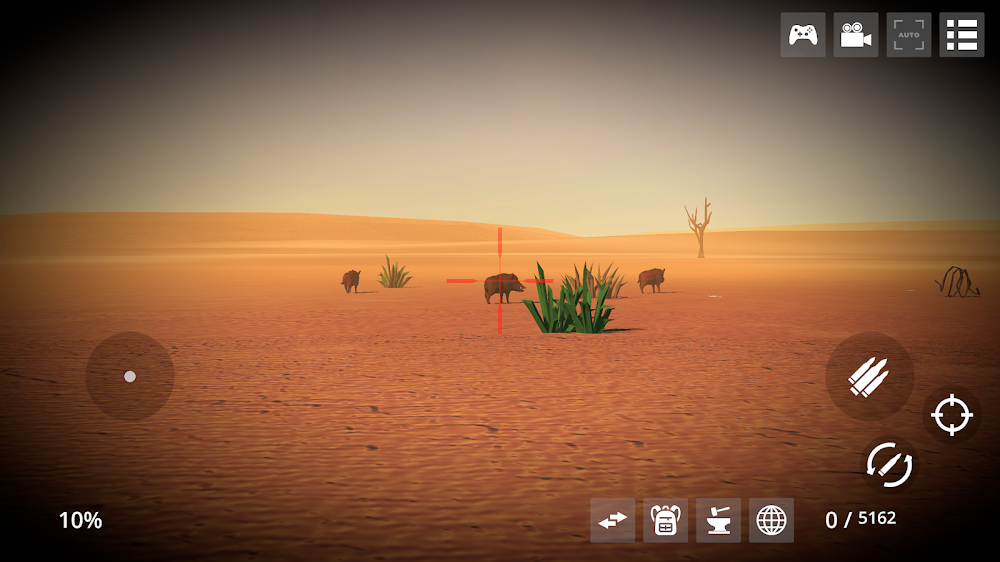
Task: Open the gamepad controls settings
Action: [x=803, y=35]
